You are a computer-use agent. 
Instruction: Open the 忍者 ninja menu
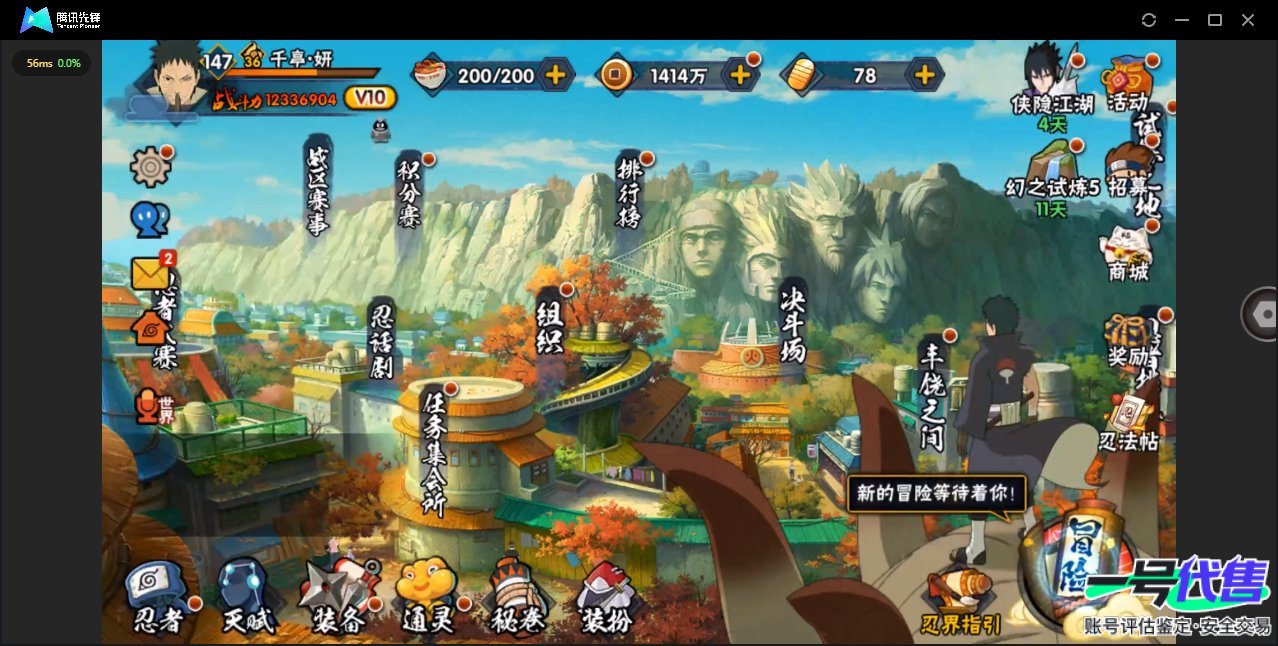tap(160, 598)
